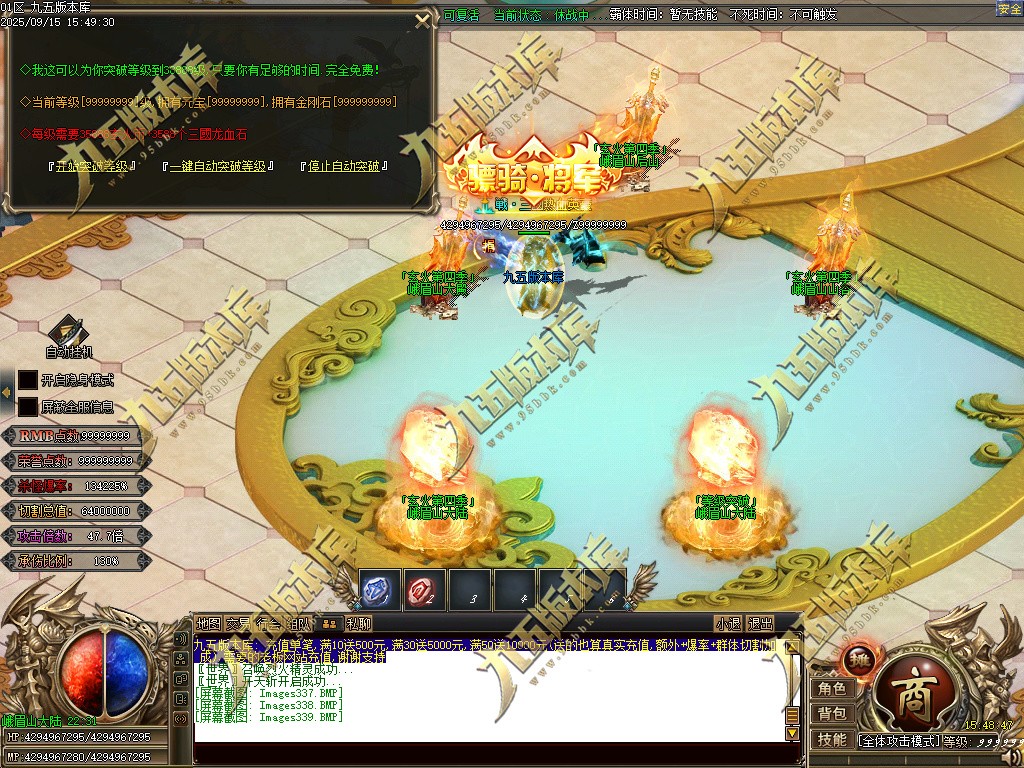Open the 背包 backpack
Screen dimensions: 1024x768
point(832,713)
